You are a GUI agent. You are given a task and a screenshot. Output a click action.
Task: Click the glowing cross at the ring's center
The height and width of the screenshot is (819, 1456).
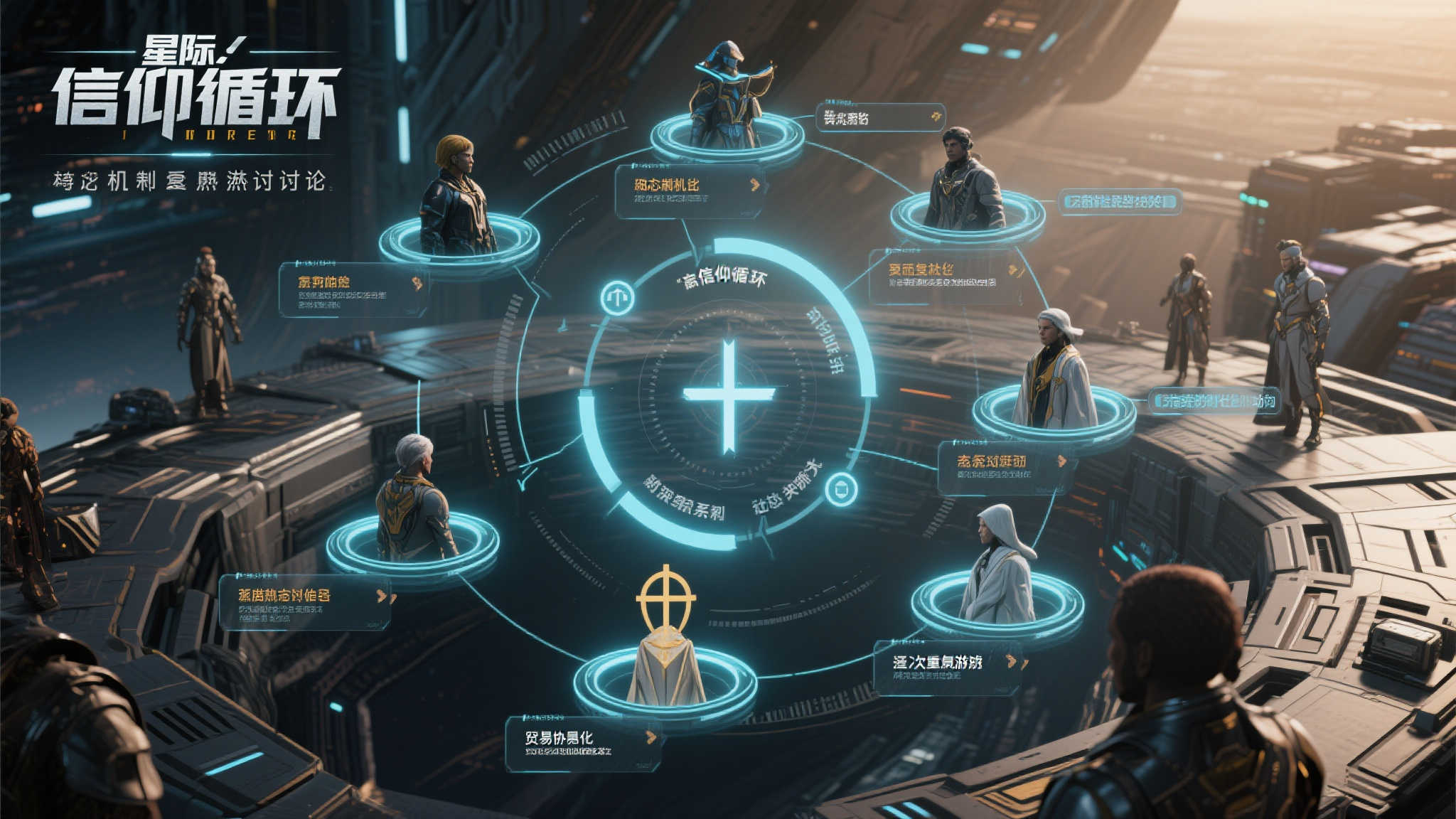[729, 395]
